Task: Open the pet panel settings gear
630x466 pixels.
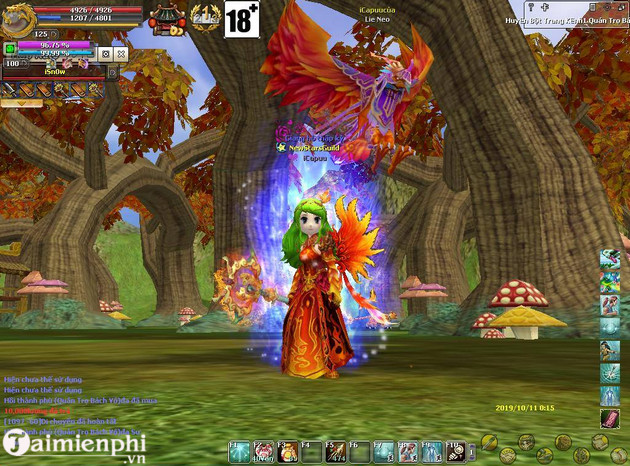Action: (105, 53)
